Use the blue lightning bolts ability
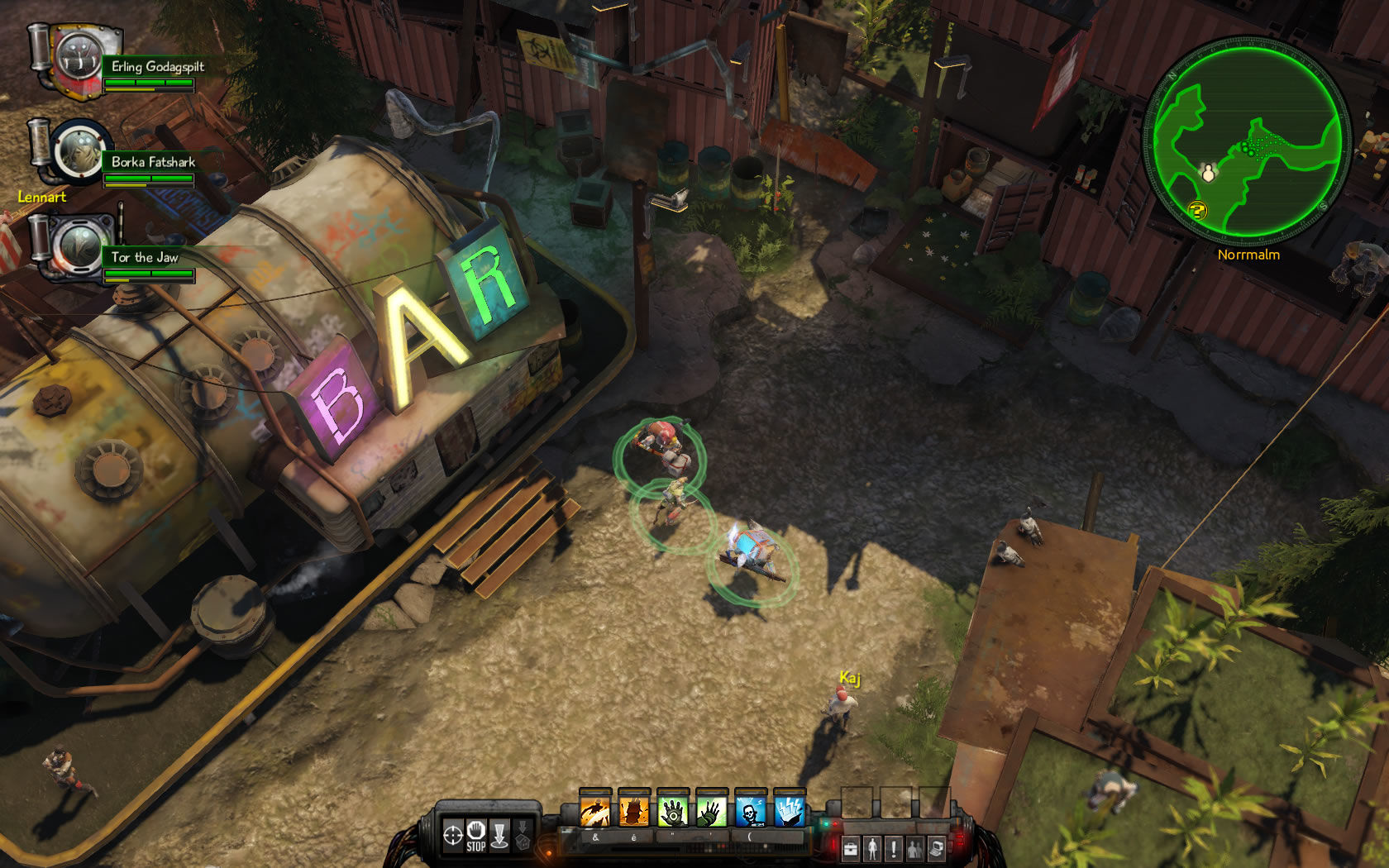1389x868 pixels. (x=790, y=811)
